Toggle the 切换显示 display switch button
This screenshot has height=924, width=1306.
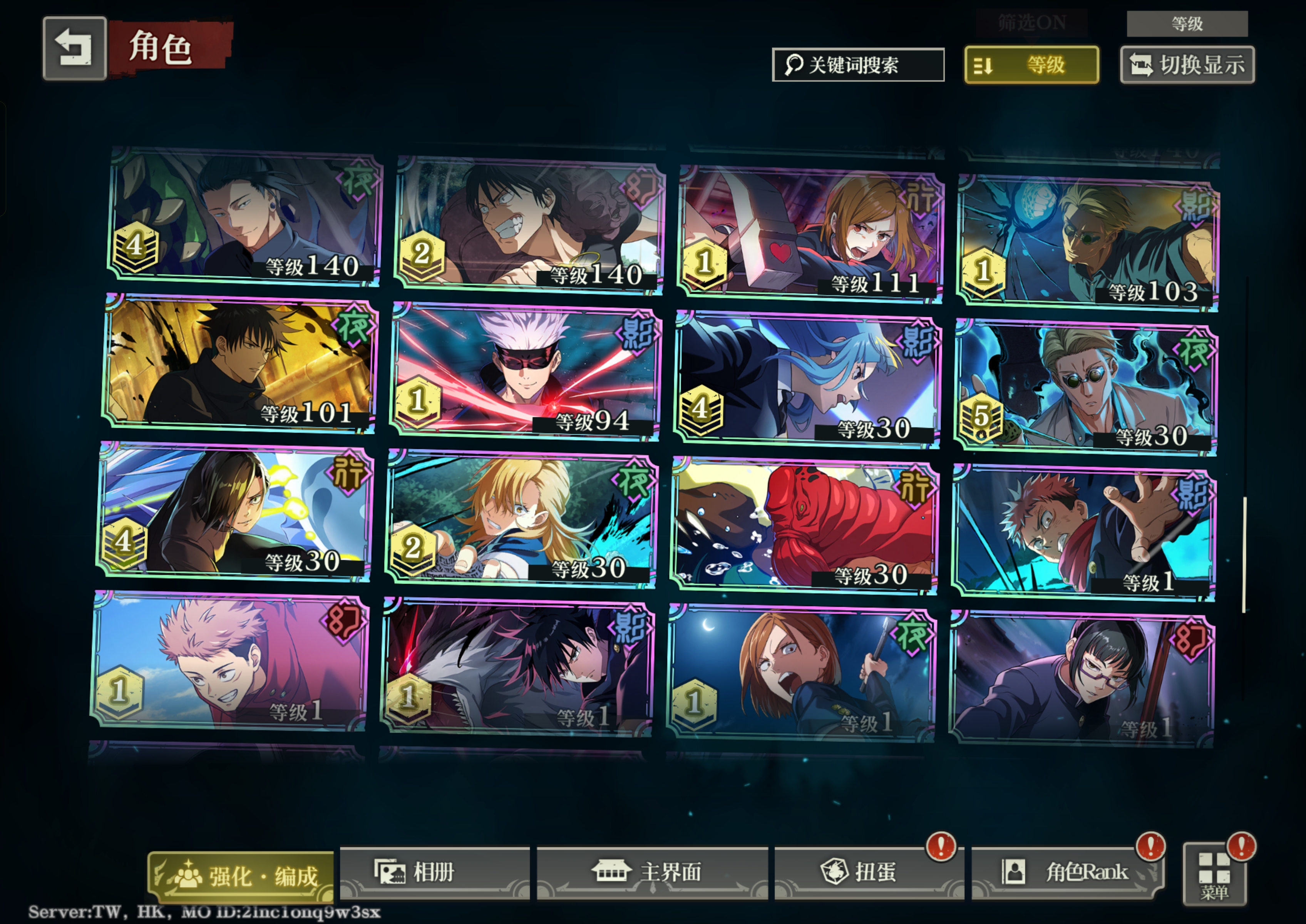pyautogui.click(x=1187, y=65)
